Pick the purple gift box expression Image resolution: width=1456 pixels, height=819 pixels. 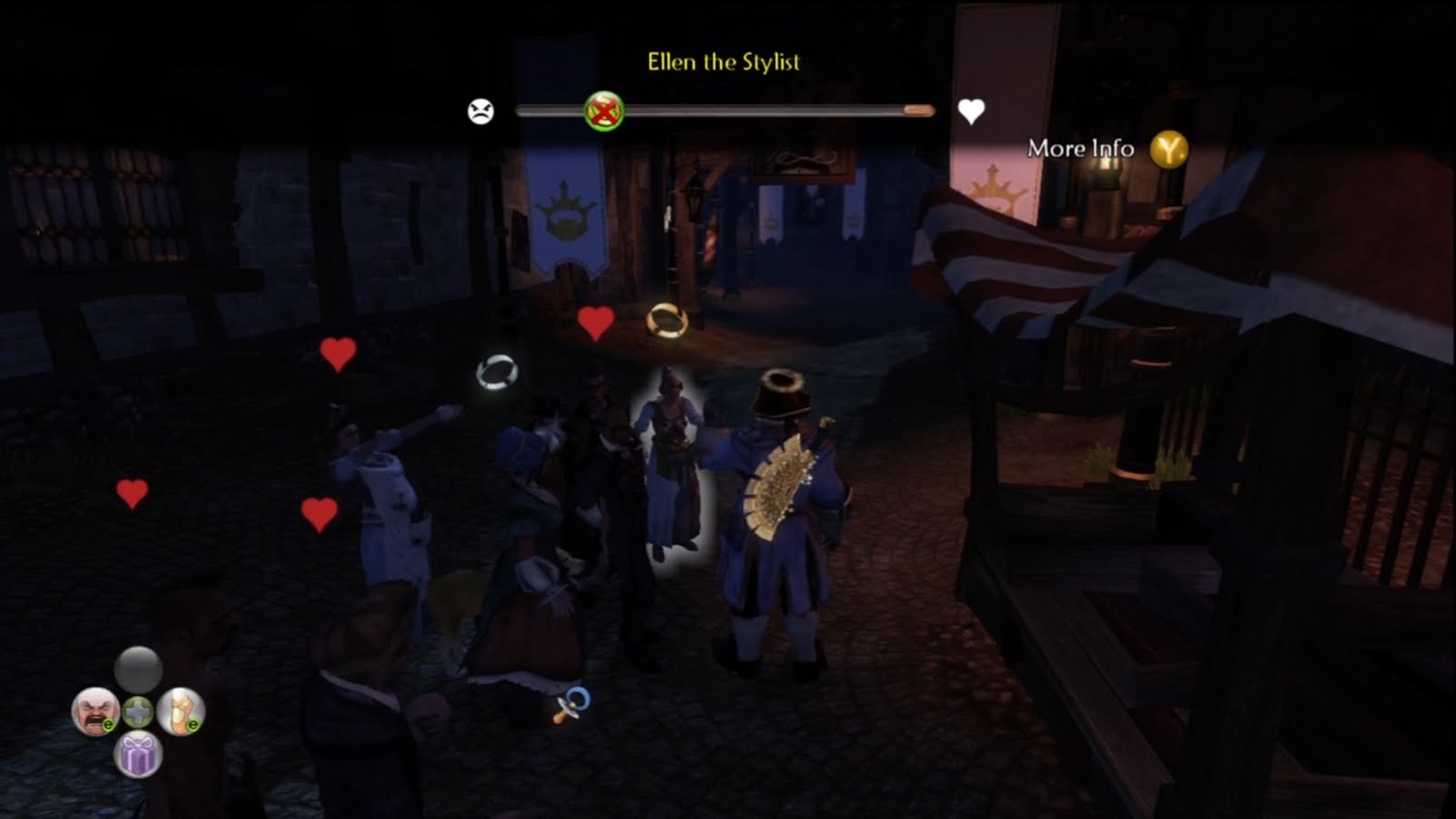click(x=138, y=755)
